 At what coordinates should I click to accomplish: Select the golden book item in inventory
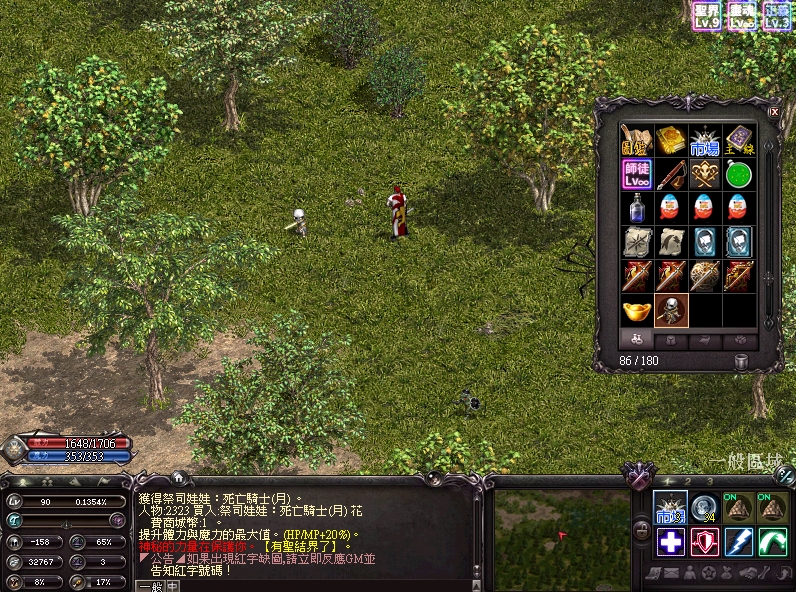tap(671, 141)
